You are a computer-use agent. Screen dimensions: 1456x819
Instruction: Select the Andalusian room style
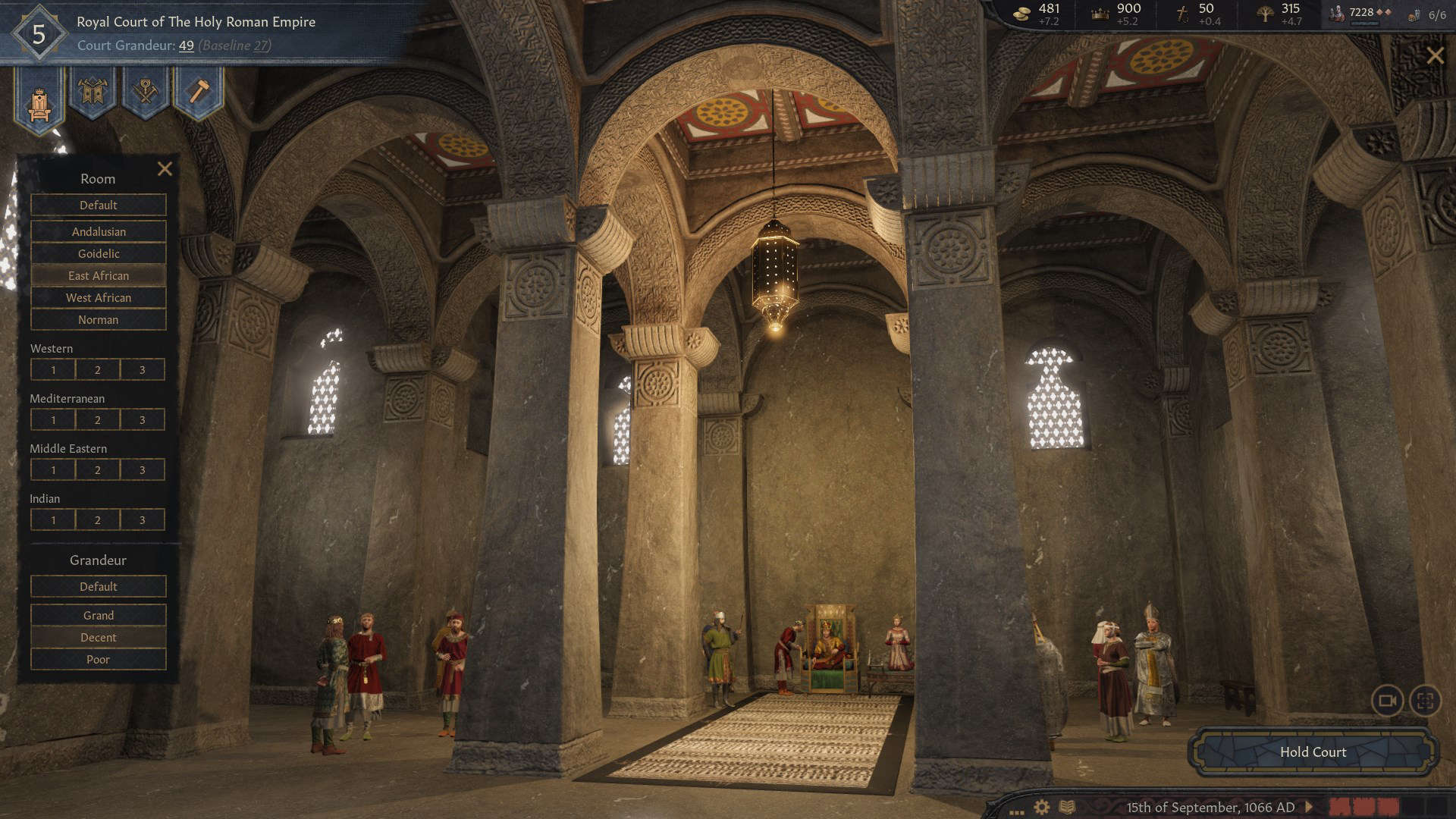pos(98,231)
